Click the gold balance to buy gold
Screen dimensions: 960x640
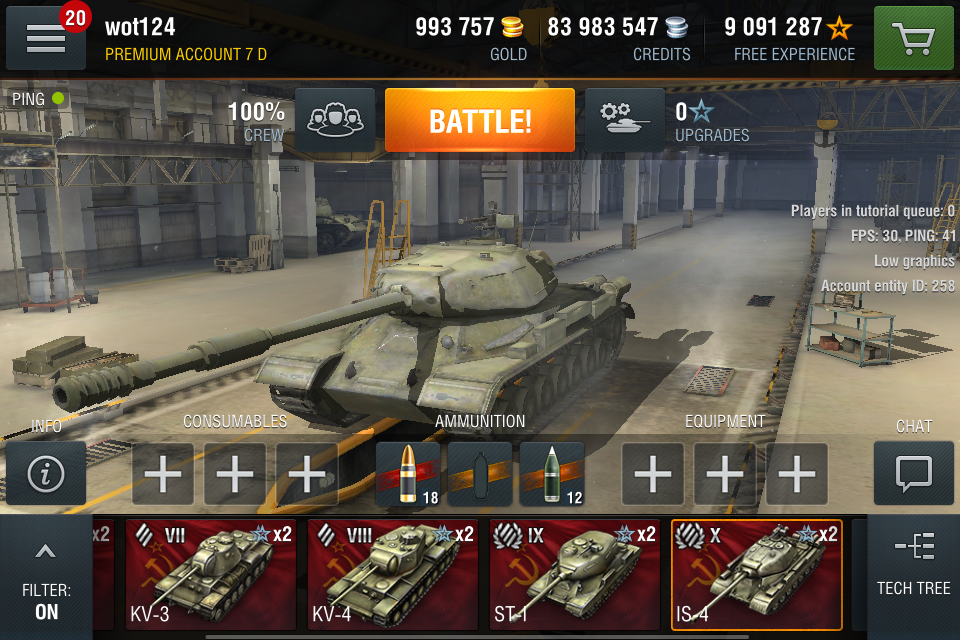(472, 38)
